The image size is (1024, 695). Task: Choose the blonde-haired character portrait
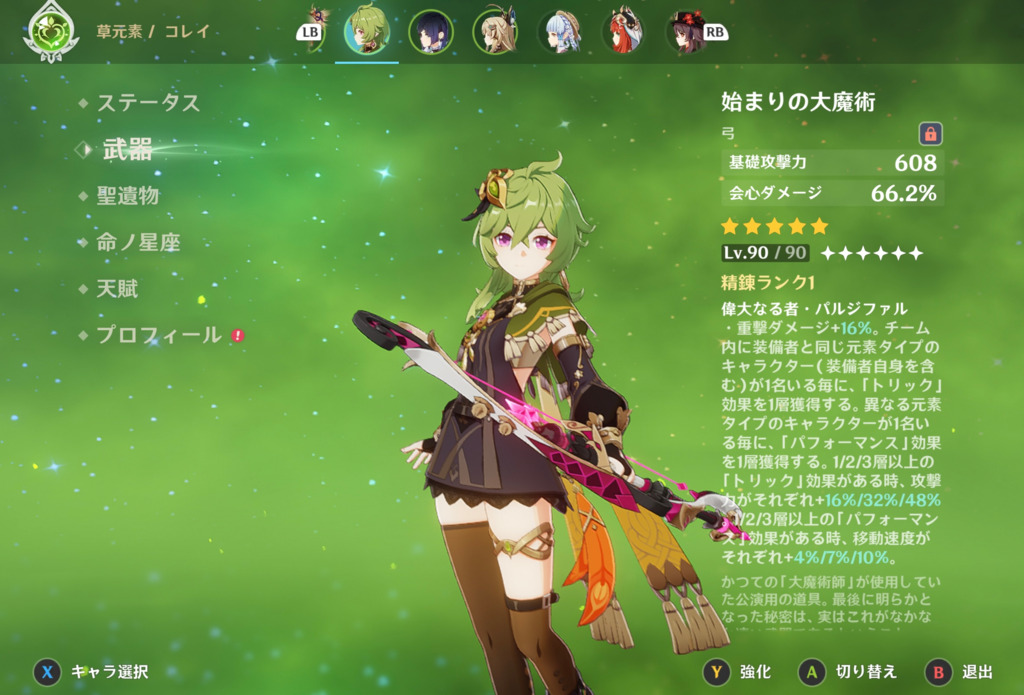pos(495,31)
